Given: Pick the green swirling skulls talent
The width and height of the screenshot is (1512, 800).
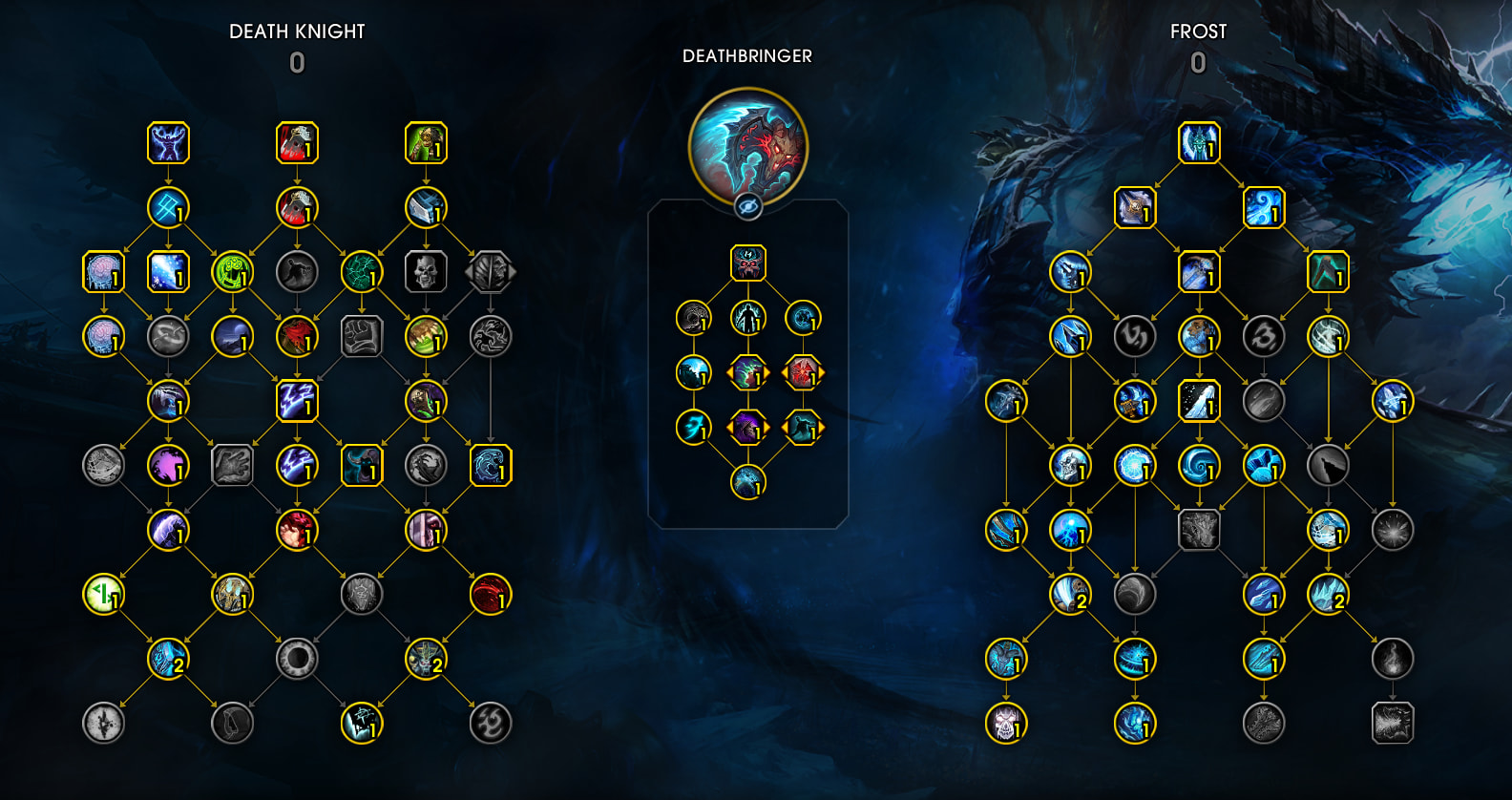Looking at the screenshot, I should coord(232,272).
